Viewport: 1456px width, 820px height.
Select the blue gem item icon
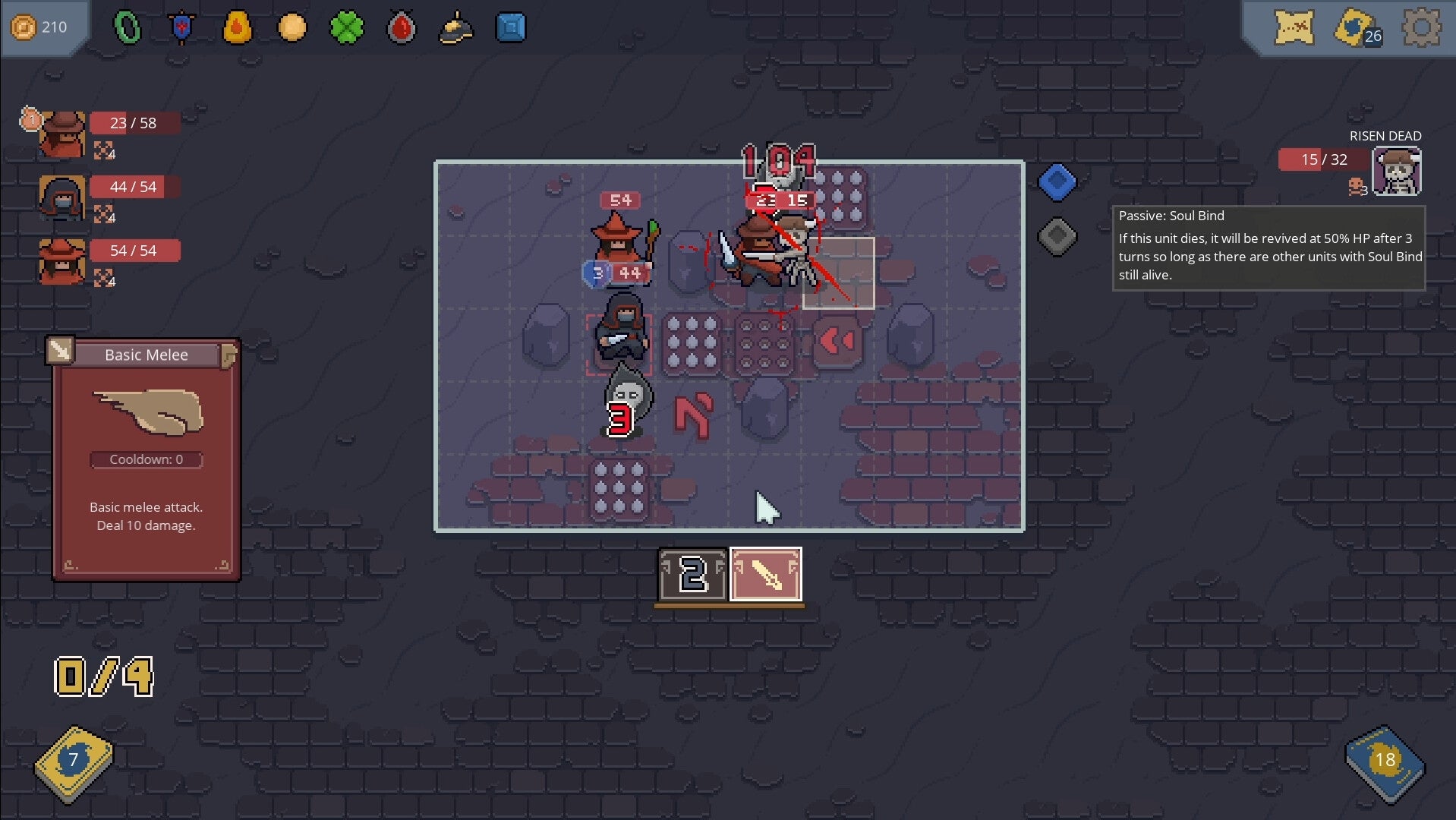[x=511, y=27]
